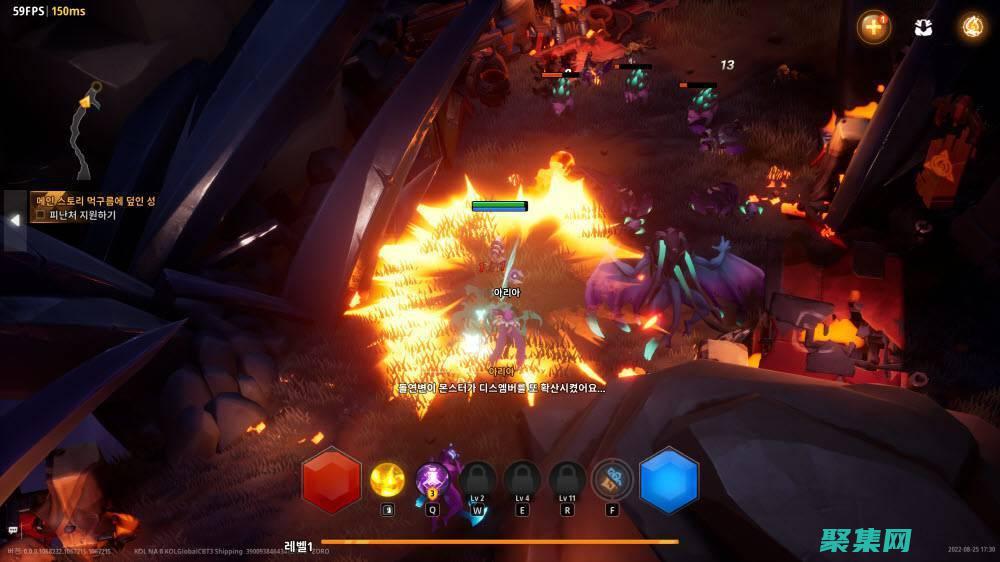Collapse the quest tracker with the arrow

15,220
